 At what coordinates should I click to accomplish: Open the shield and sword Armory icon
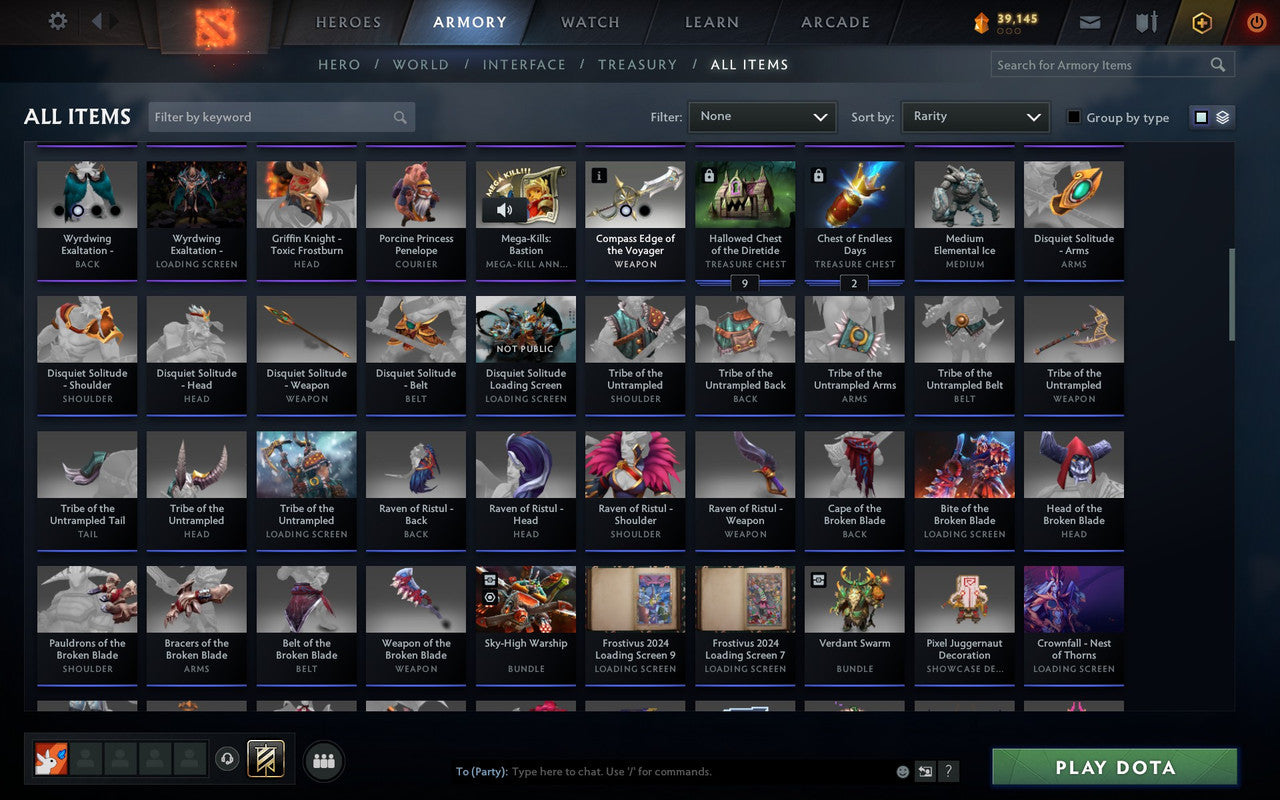pyautogui.click(x=1145, y=21)
